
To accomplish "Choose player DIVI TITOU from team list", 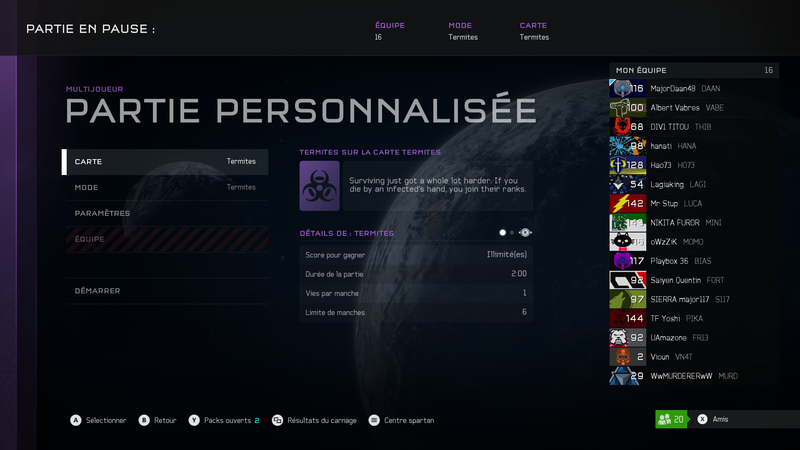I will 693,127.
